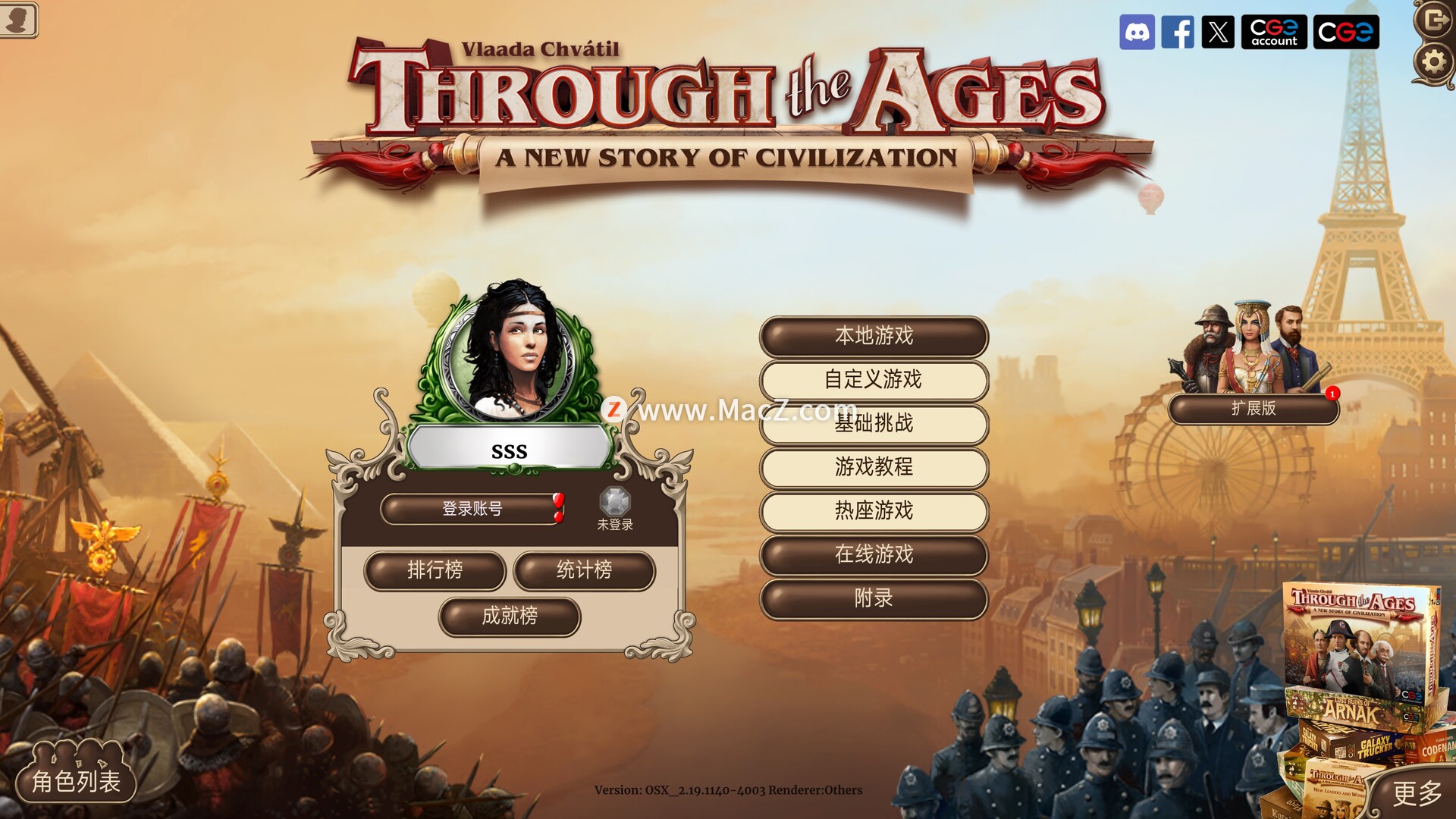This screenshot has width=1456, height=819.
Task: Click the 更多 more games button
Action: (1417, 793)
